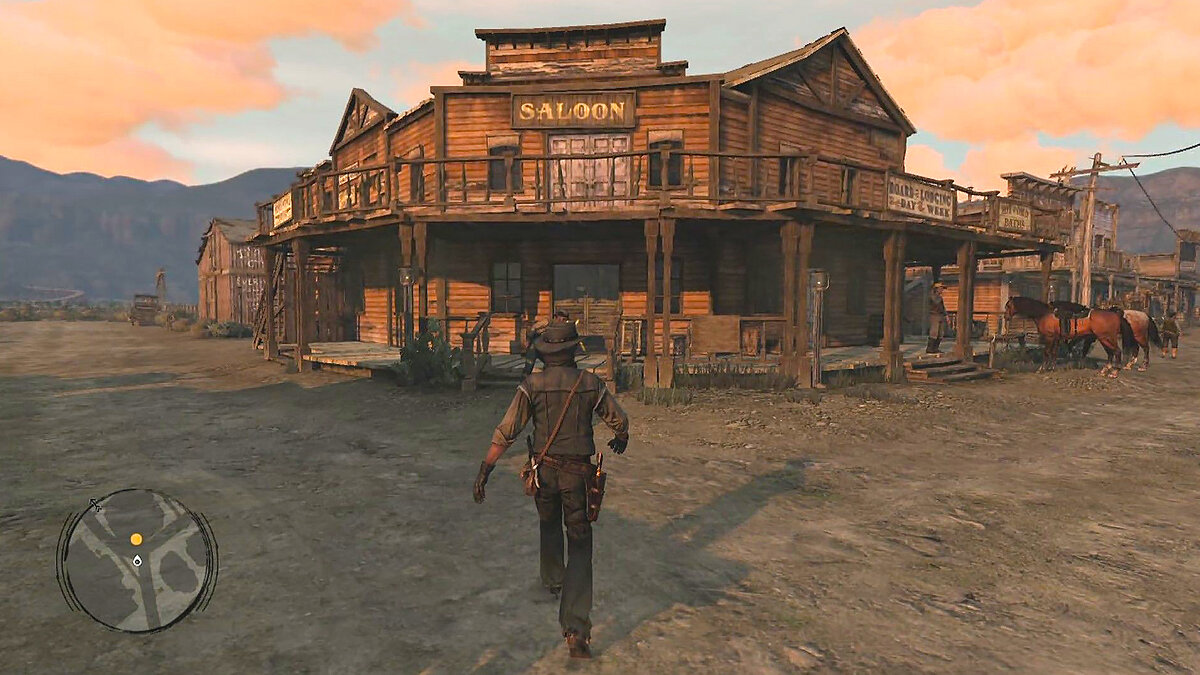Click the white player marker on minimap
Viewport: 1200px width, 675px height.
(137, 561)
